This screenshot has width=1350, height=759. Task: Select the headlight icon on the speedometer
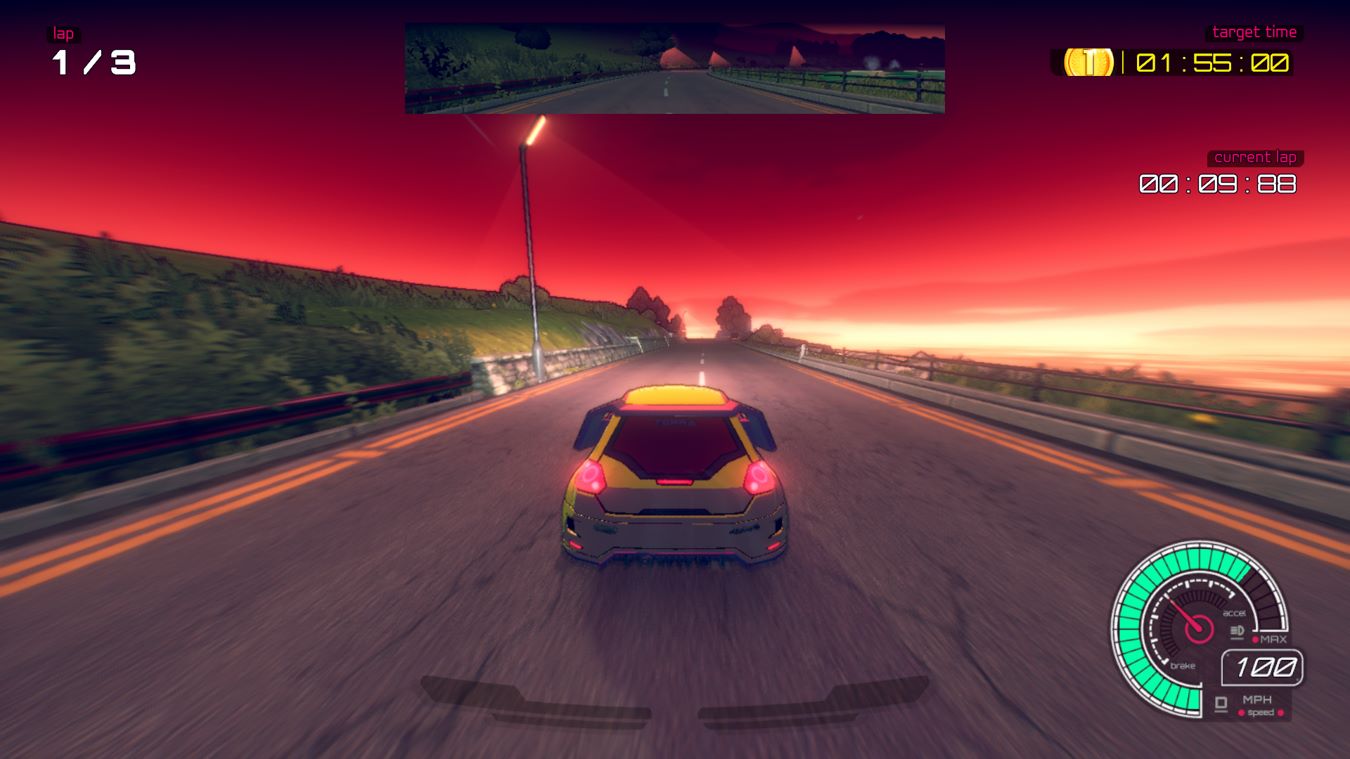[1235, 629]
